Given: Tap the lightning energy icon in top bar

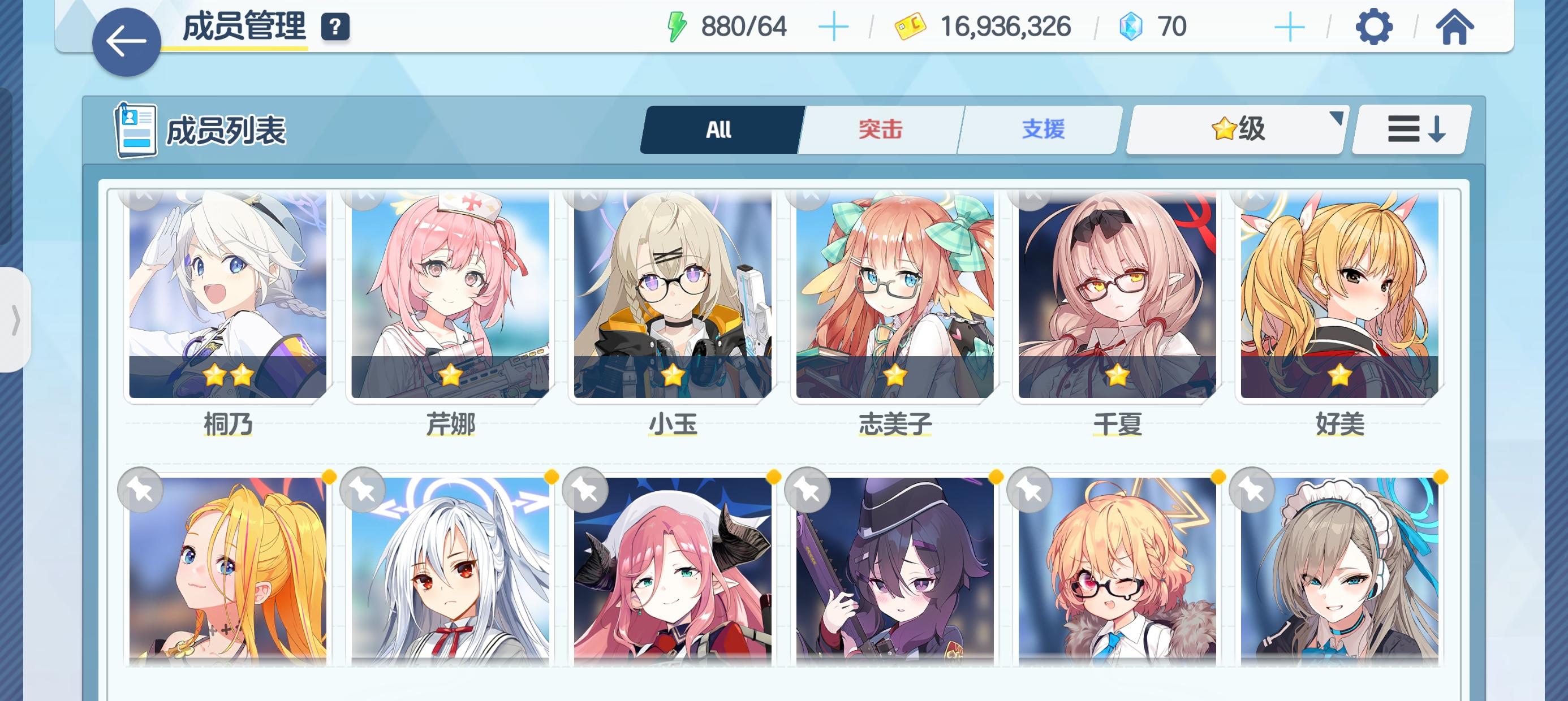Looking at the screenshot, I should click(x=678, y=25).
